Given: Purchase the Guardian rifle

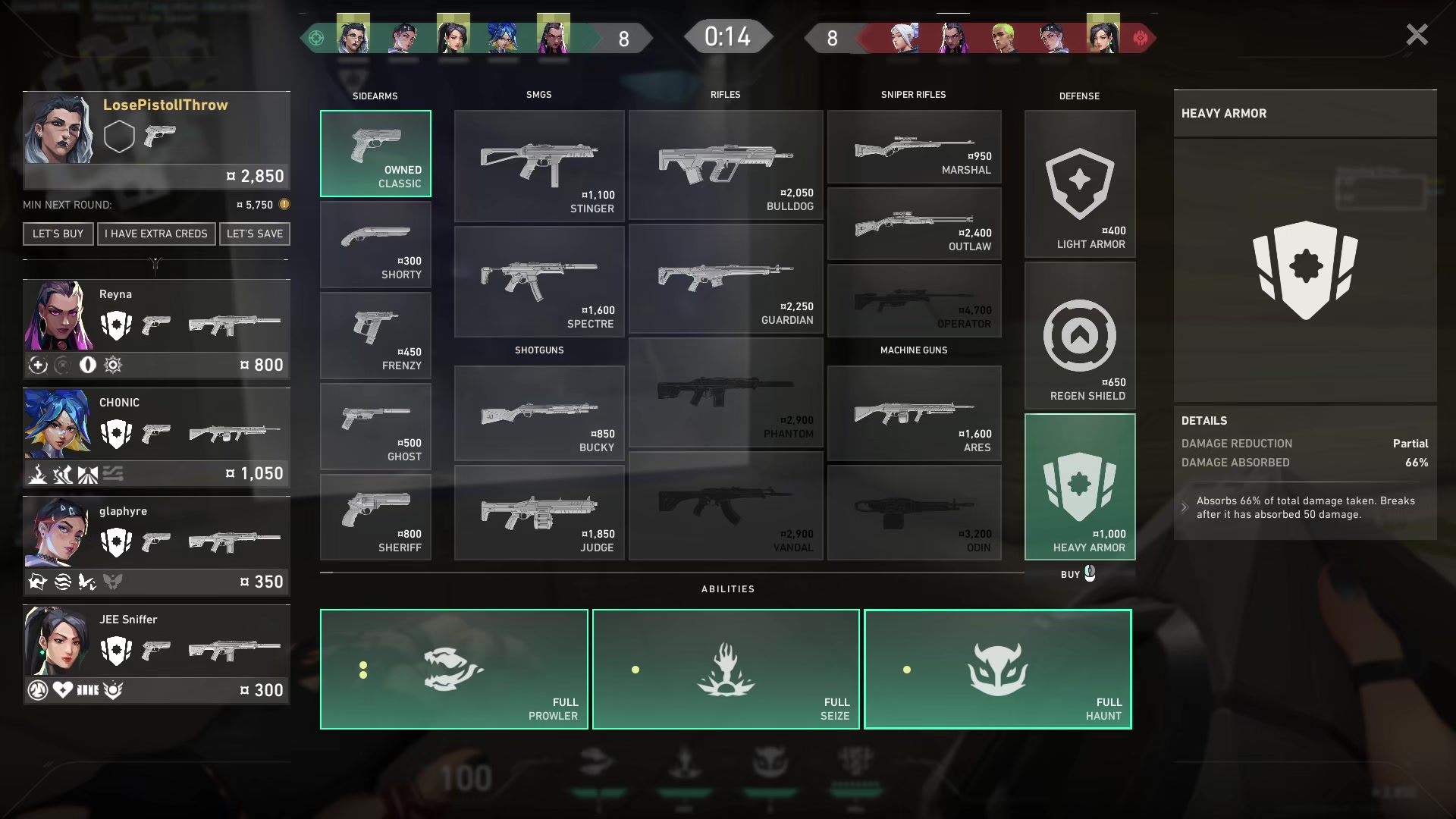Looking at the screenshot, I should click(725, 279).
